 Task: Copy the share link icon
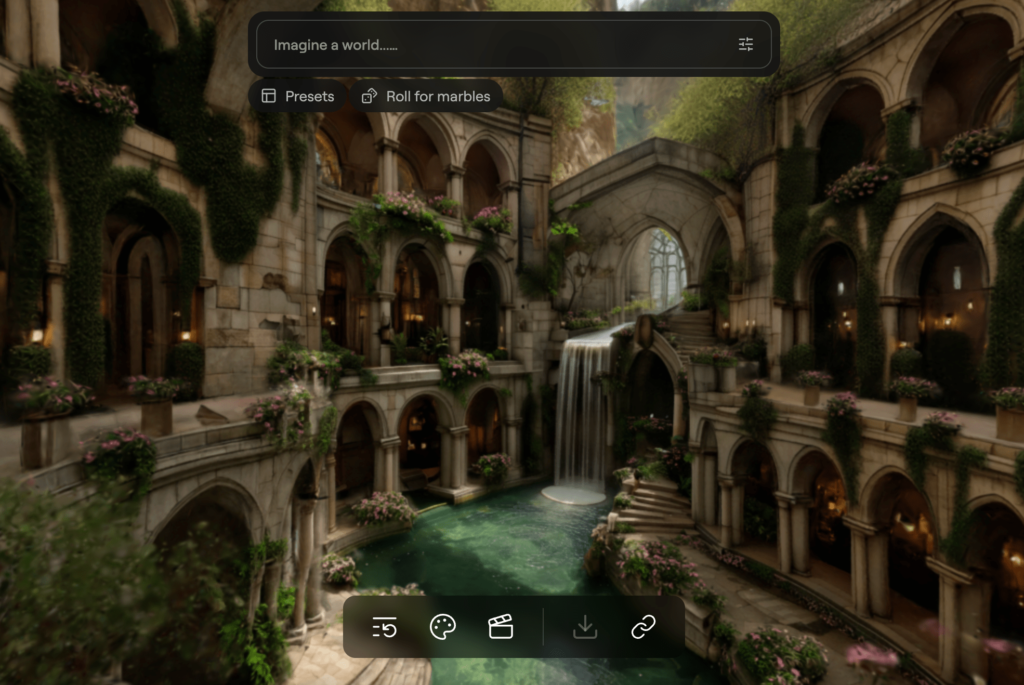643,627
